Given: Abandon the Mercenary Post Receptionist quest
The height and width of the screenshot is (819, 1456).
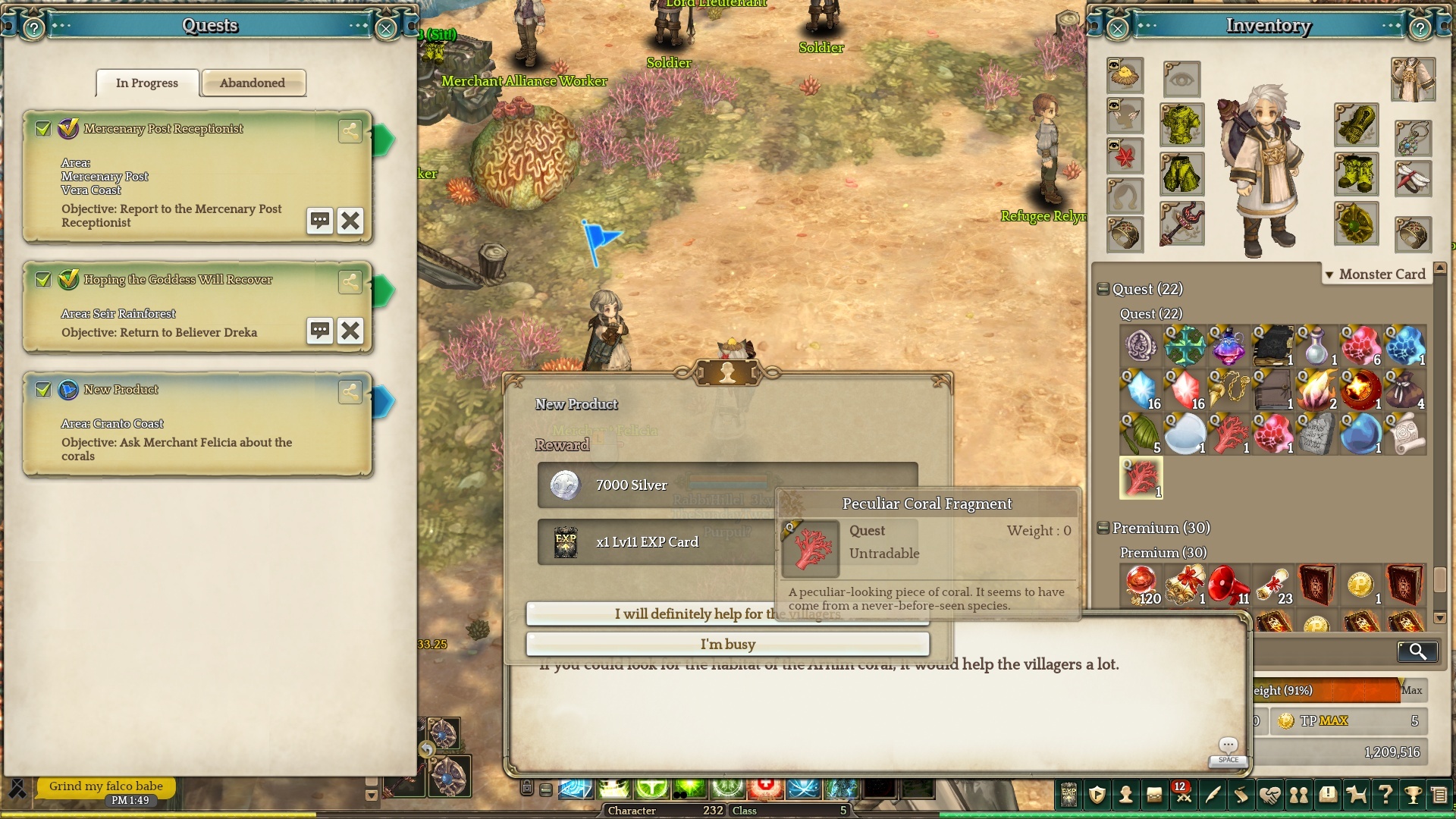Looking at the screenshot, I should (350, 221).
